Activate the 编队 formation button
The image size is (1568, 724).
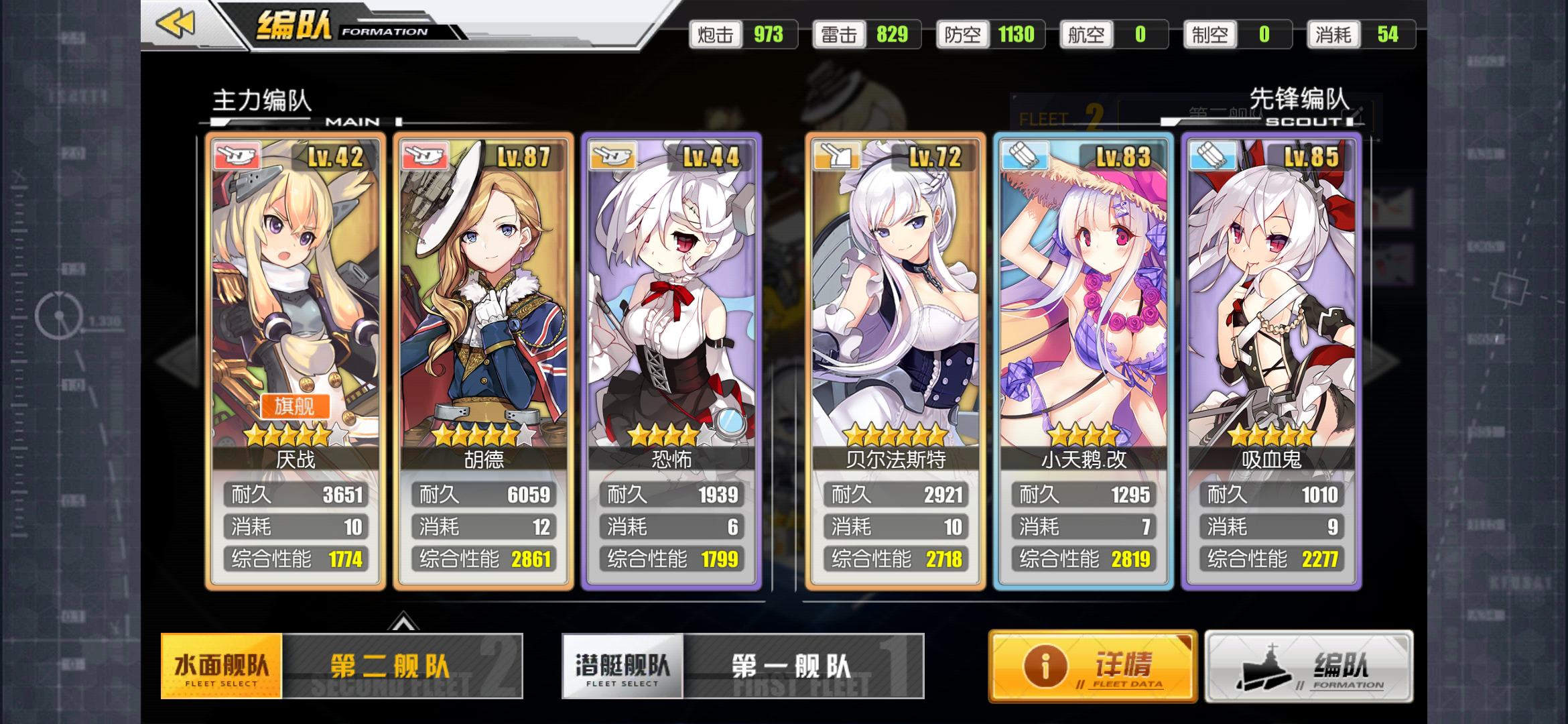click(x=1308, y=666)
